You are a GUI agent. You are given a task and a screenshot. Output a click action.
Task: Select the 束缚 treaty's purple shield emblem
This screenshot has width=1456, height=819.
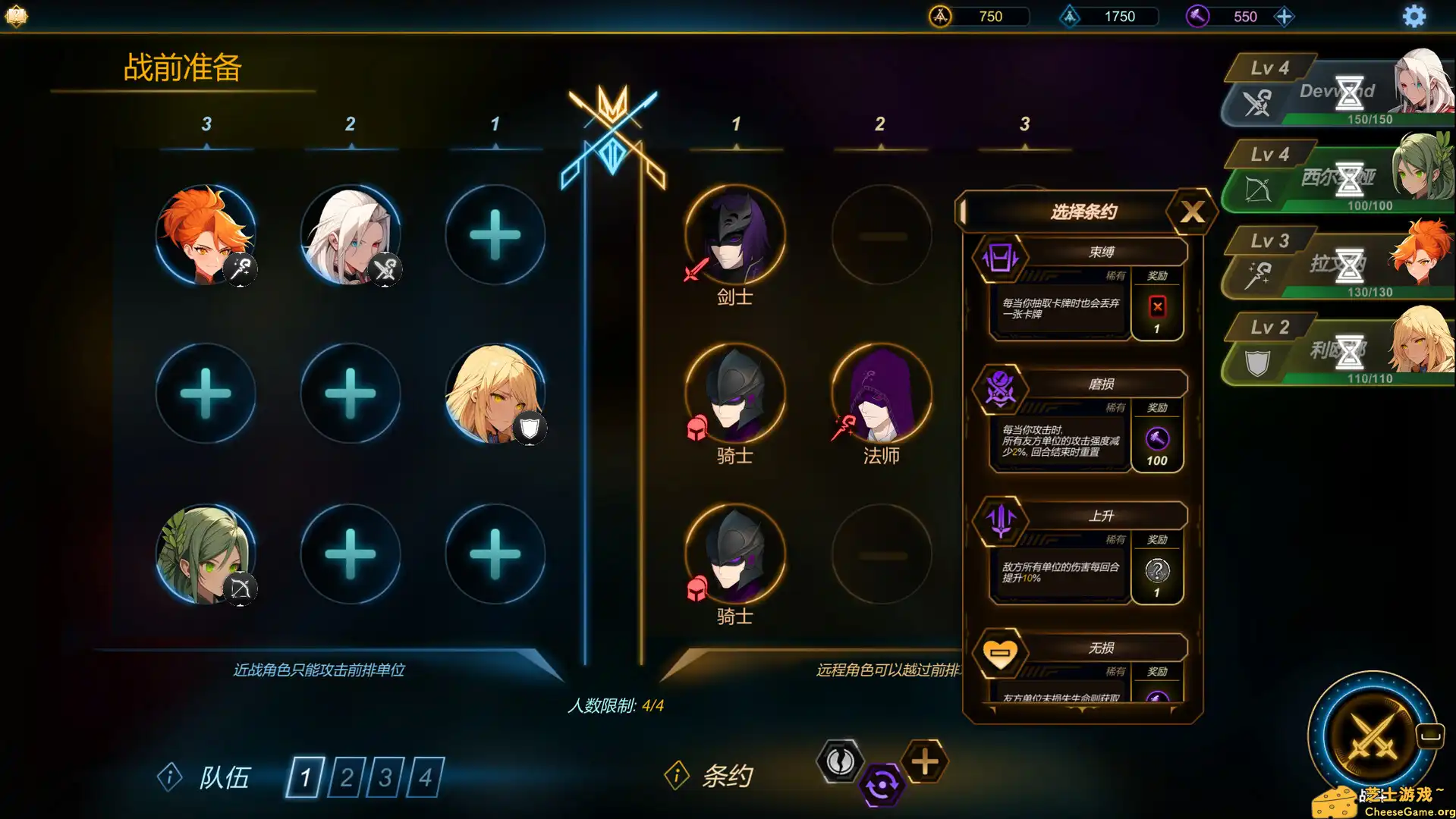(x=1000, y=259)
